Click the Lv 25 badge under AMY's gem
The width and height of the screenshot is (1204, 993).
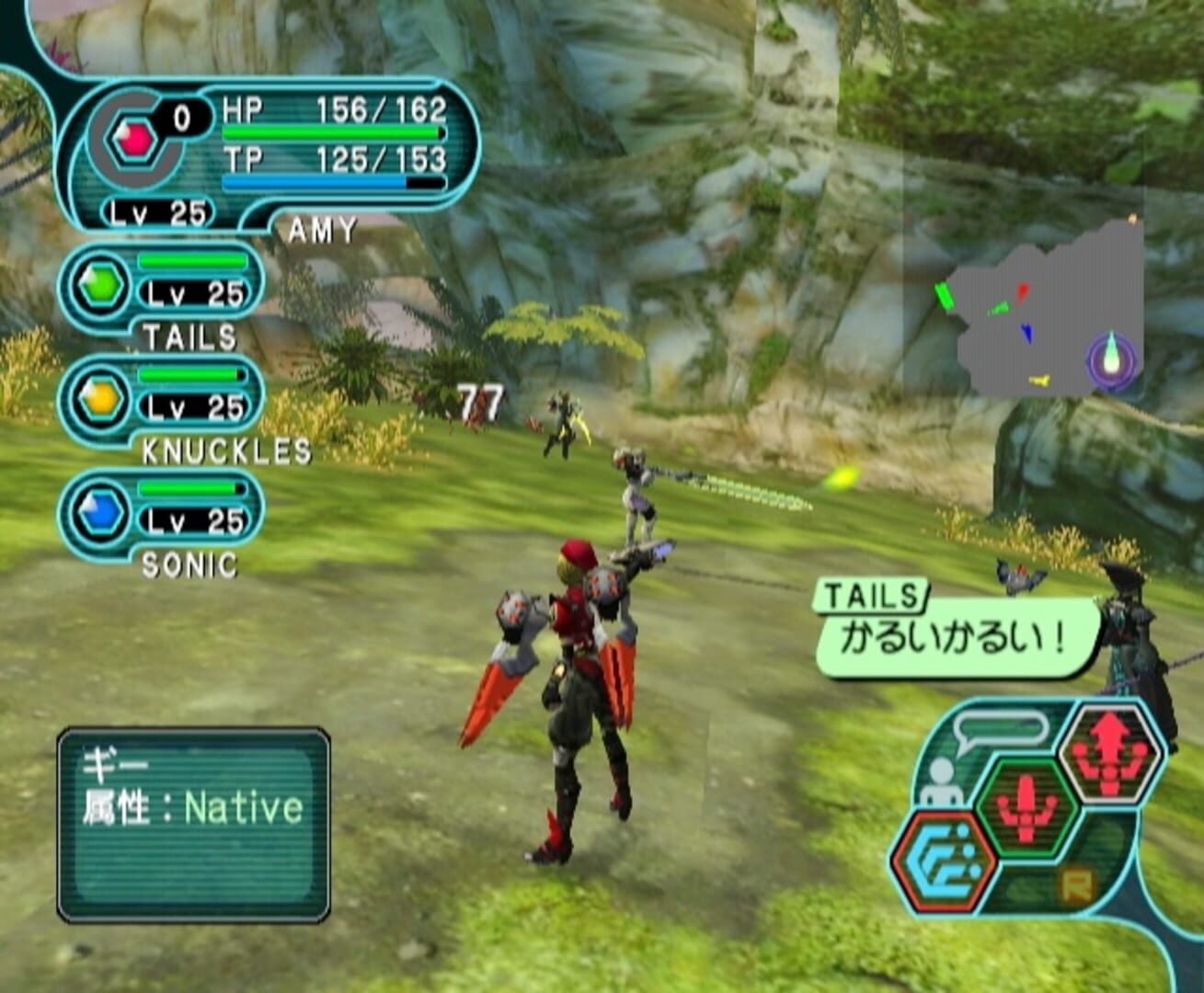coord(156,211)
